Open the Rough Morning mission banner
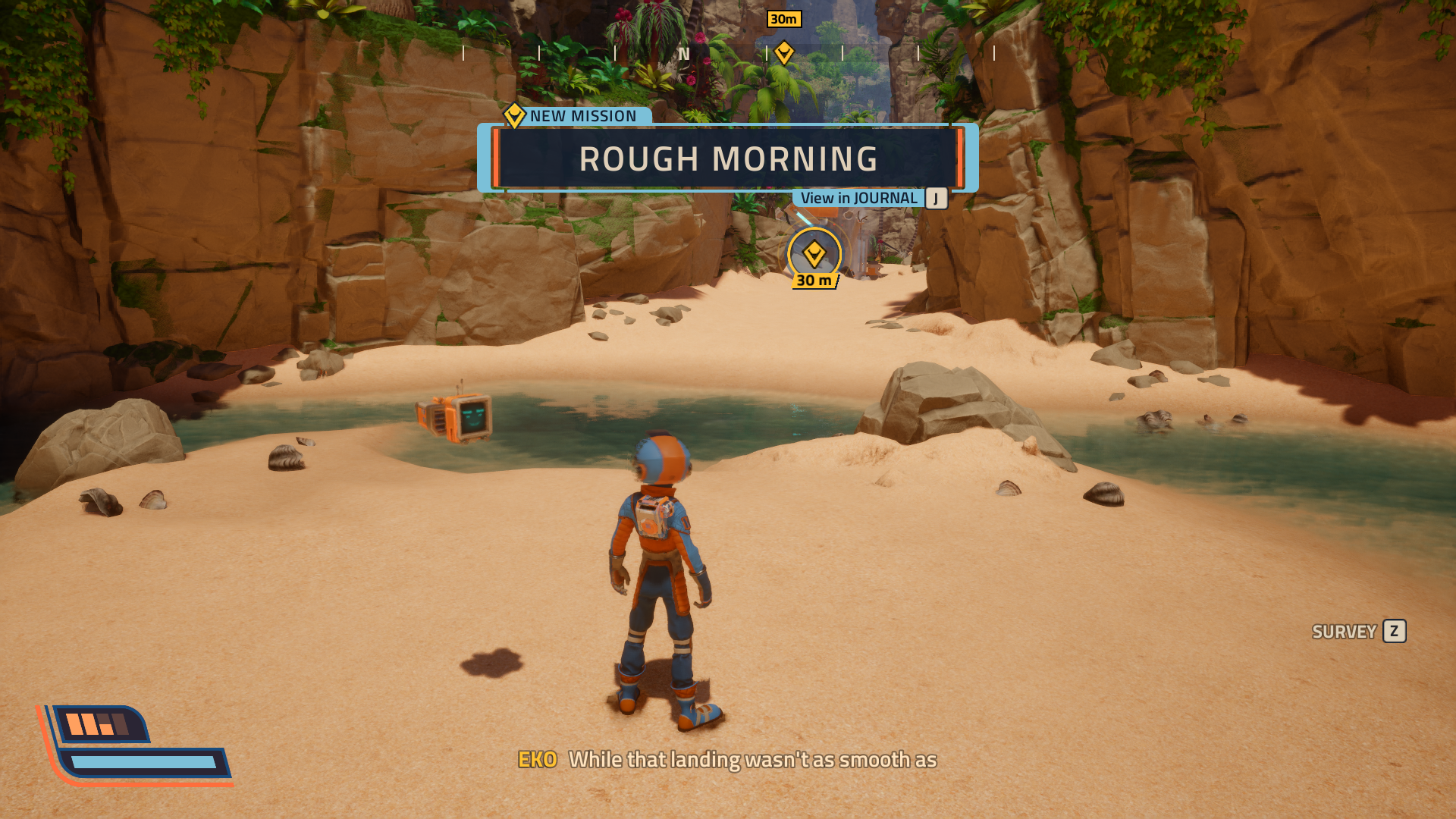This screenshot has width=1456, height=819. coord(728,158)
